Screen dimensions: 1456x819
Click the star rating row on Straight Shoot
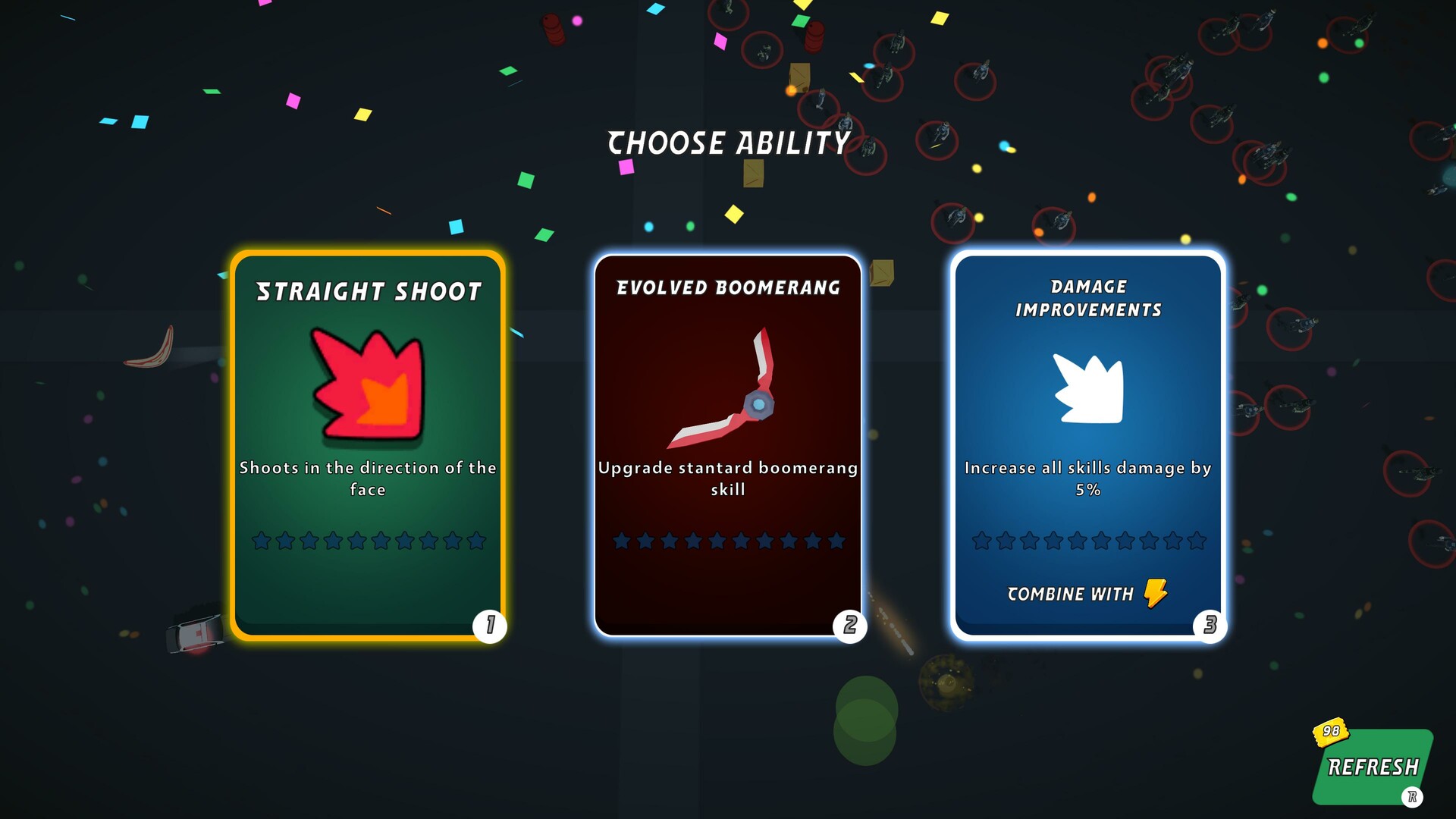(x=366, y=541)
